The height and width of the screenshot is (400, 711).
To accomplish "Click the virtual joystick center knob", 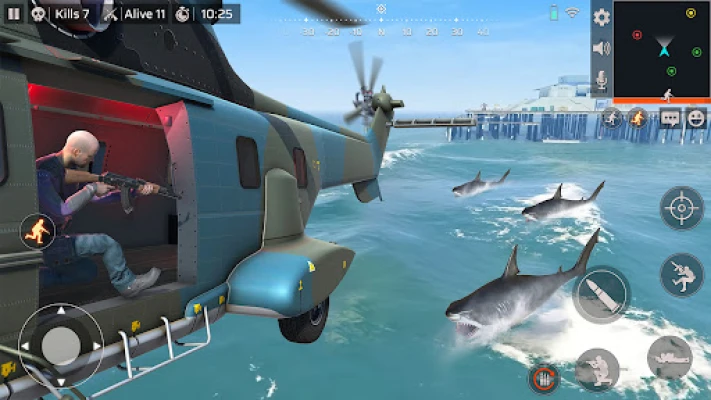I will coord(61,345).
